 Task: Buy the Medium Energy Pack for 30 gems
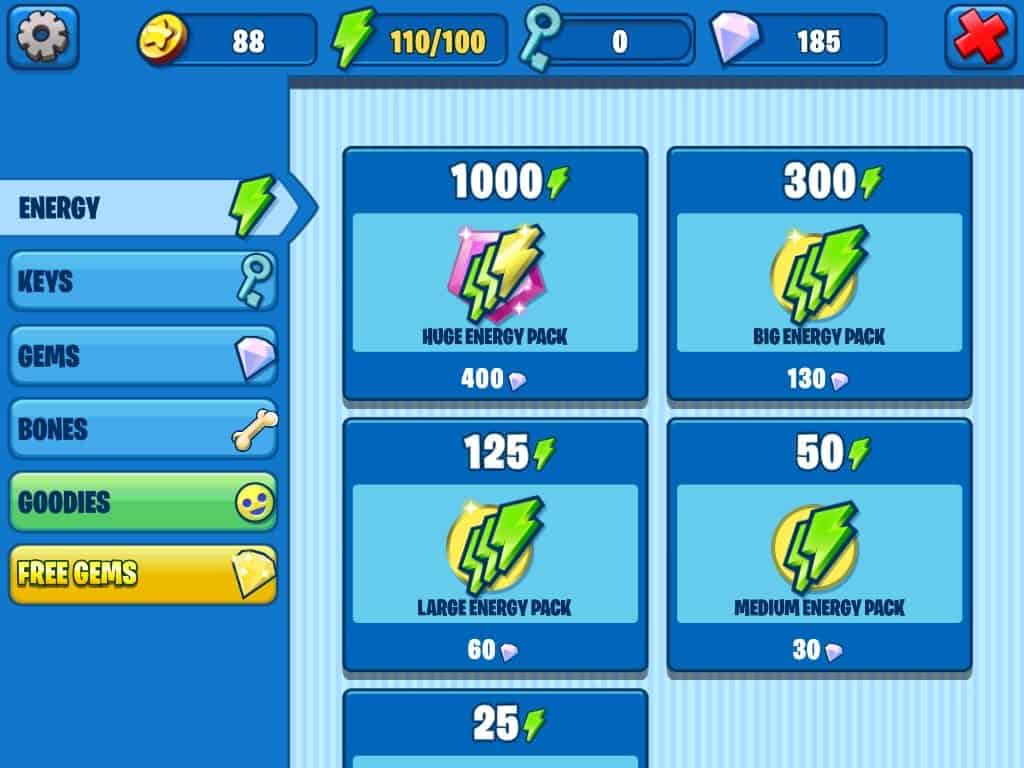819,545
